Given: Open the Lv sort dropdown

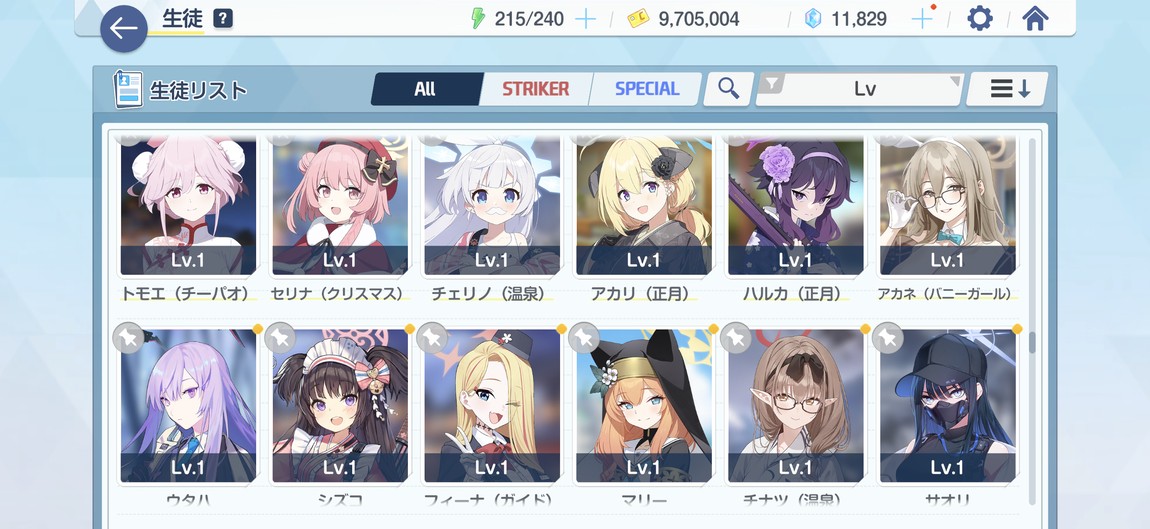Looking at the screenshot, I should (x=862, y=89).
